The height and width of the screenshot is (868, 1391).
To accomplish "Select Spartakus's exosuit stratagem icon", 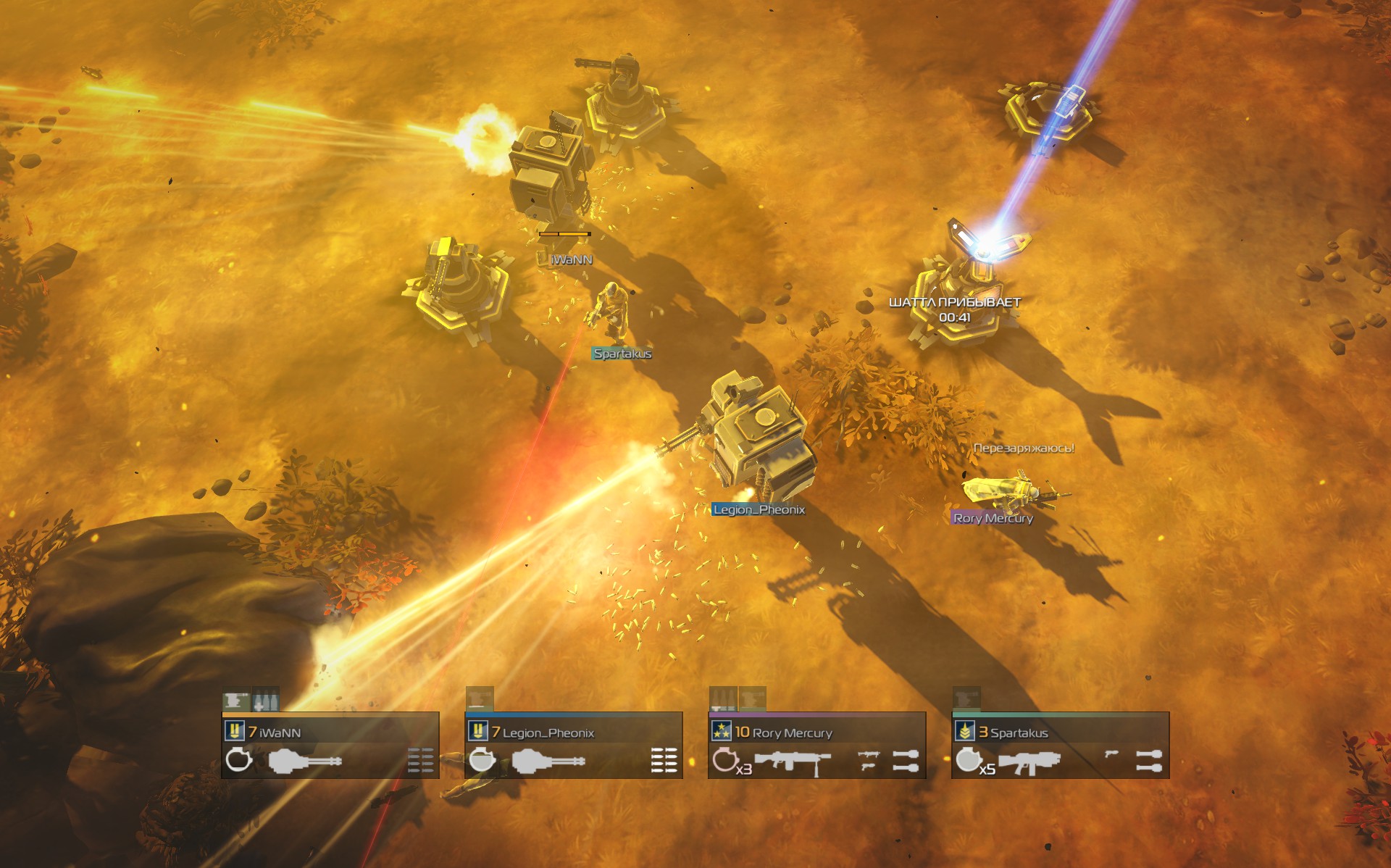I will 966,699.
